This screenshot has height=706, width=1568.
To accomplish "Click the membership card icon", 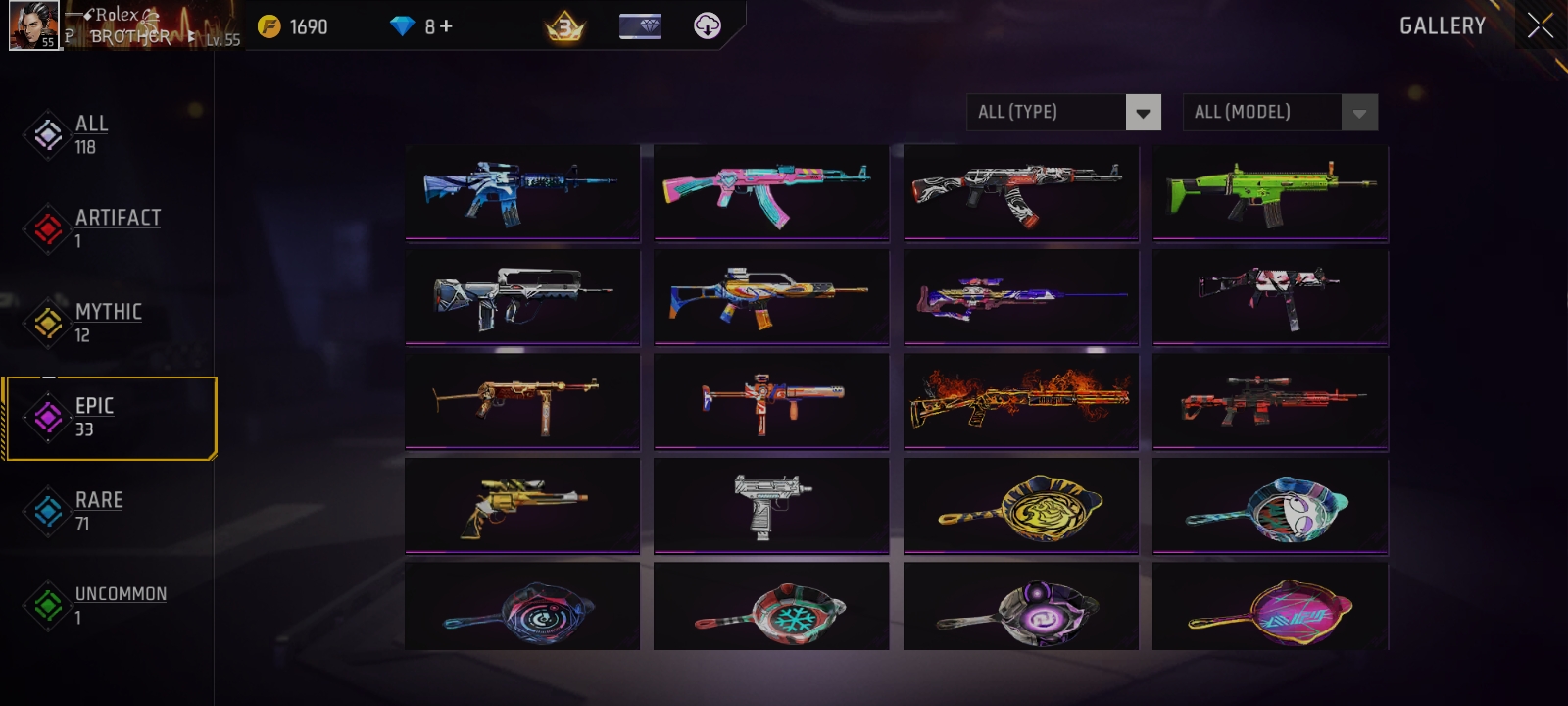I will [642, 26].
